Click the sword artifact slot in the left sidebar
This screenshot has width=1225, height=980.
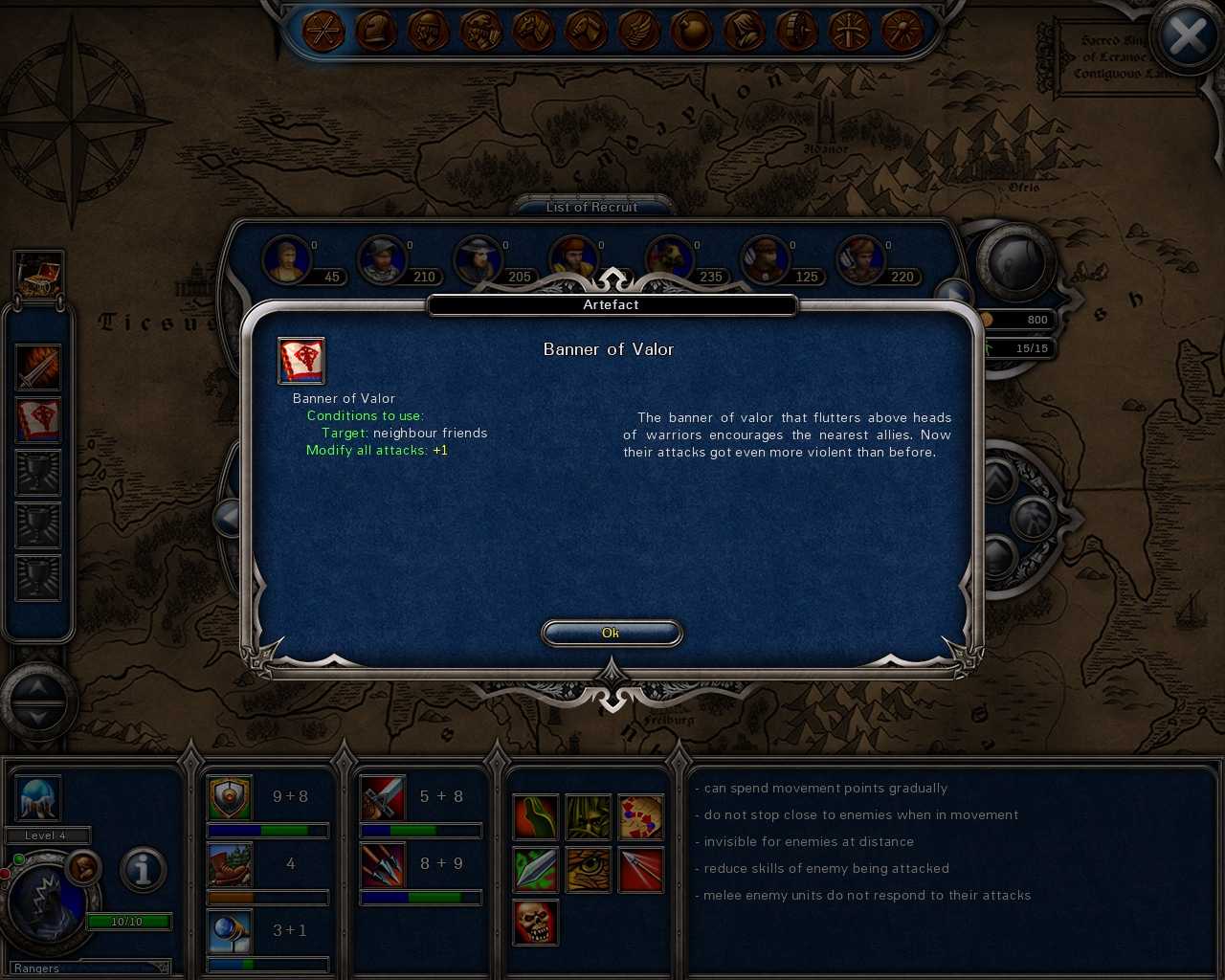pos(38,368)
